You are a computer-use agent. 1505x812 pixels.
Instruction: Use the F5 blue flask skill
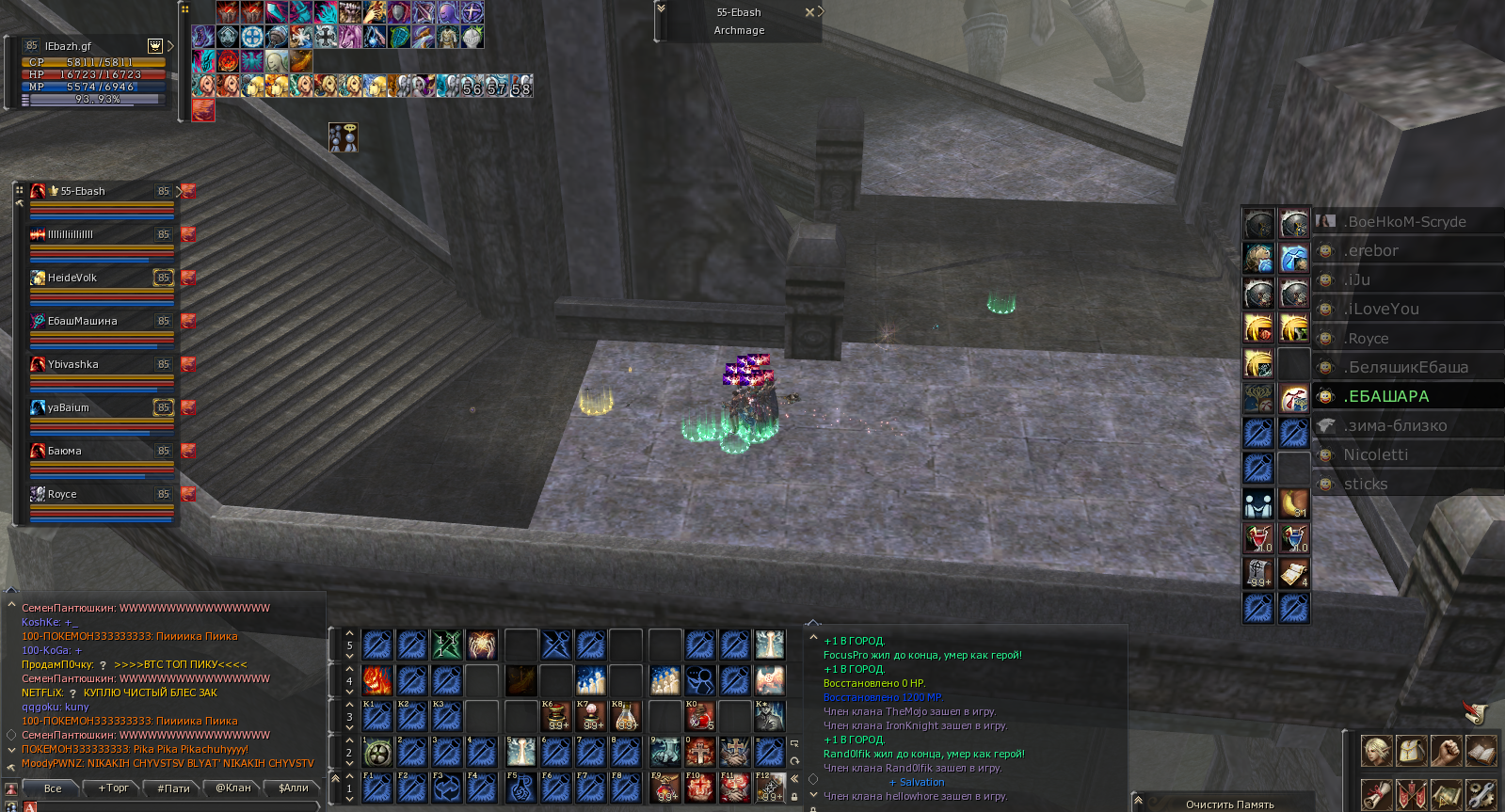(x=520, y=788)
